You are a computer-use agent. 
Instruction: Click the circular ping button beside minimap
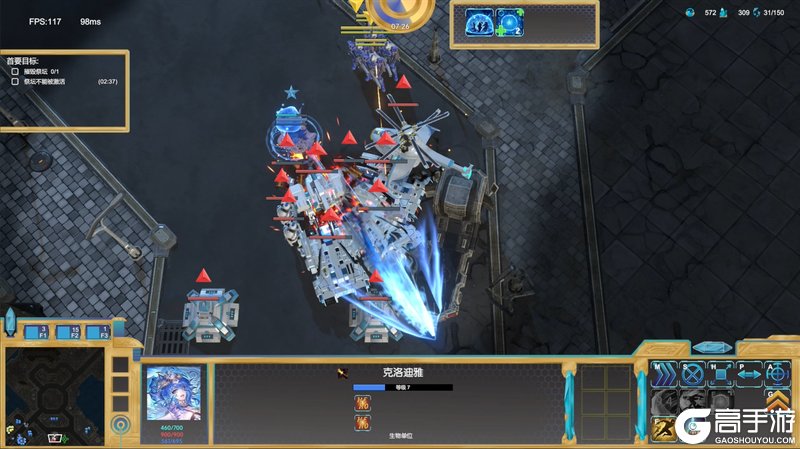(121, 425)
